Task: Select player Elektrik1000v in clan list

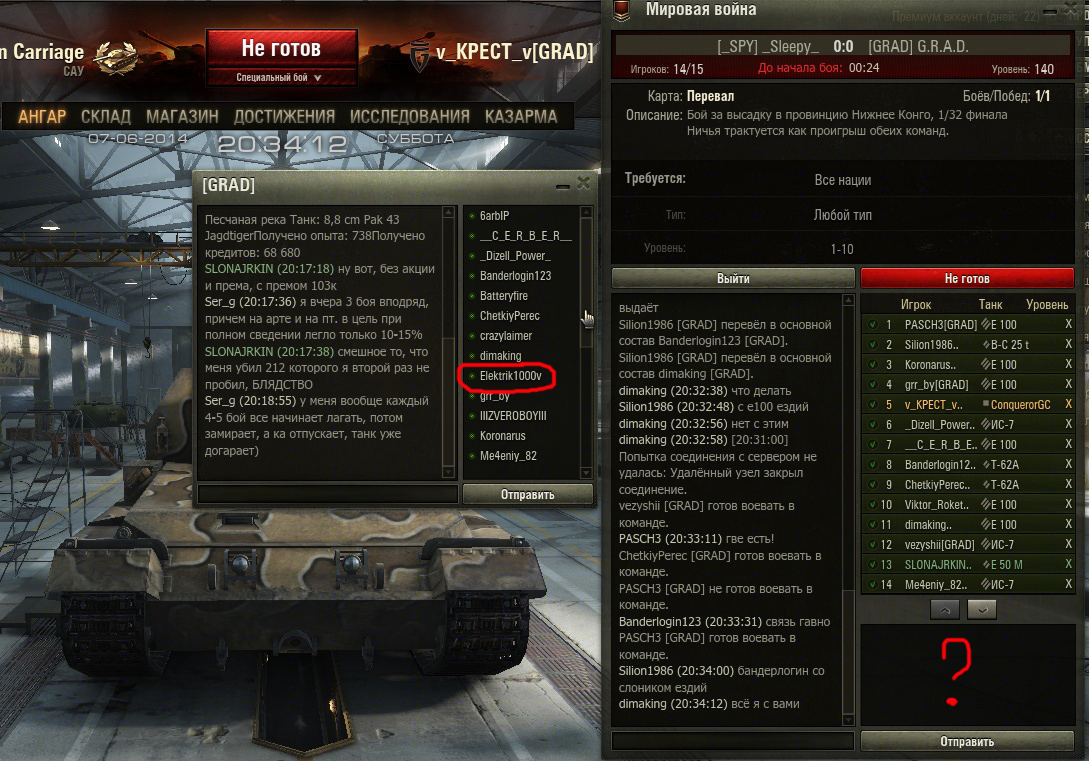Action: tap(510, 376)
